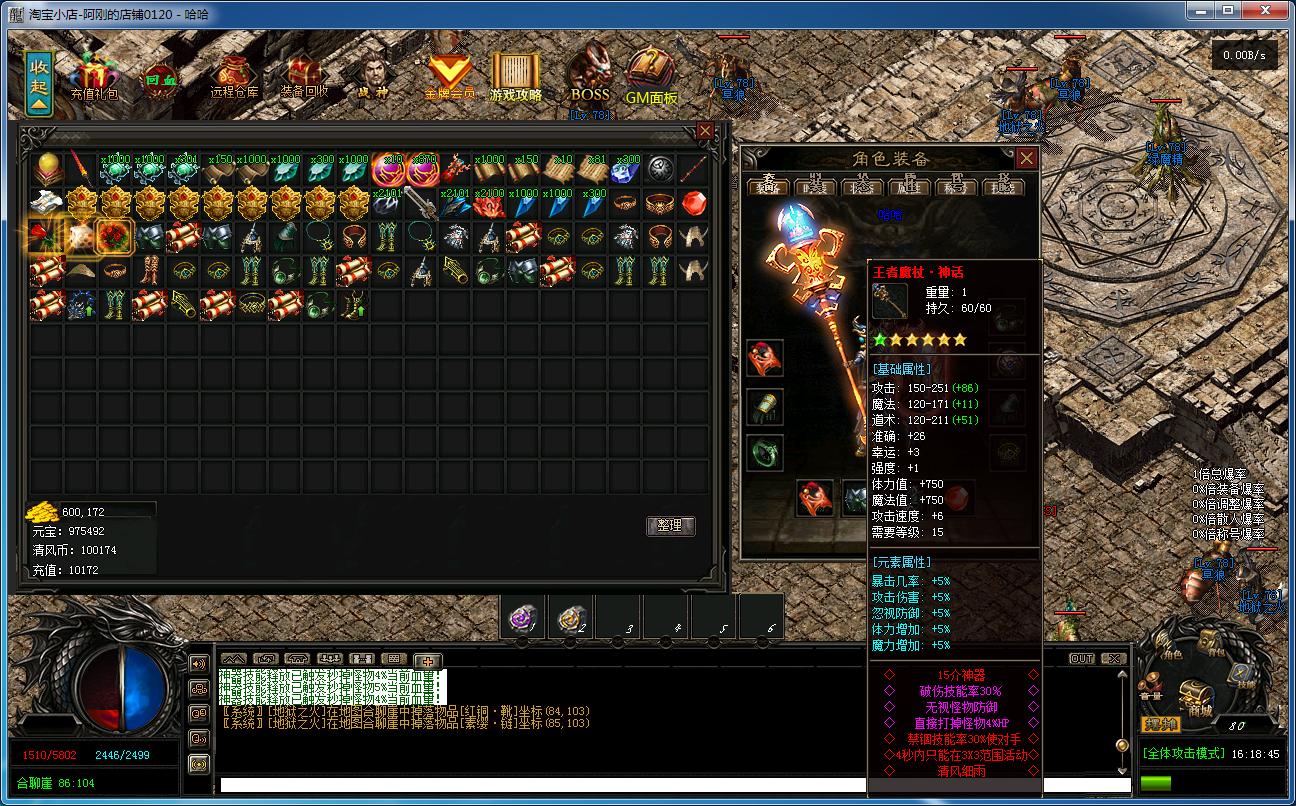
Task: Close the 角色装备 character equipment window
Action: point(1026,158)
